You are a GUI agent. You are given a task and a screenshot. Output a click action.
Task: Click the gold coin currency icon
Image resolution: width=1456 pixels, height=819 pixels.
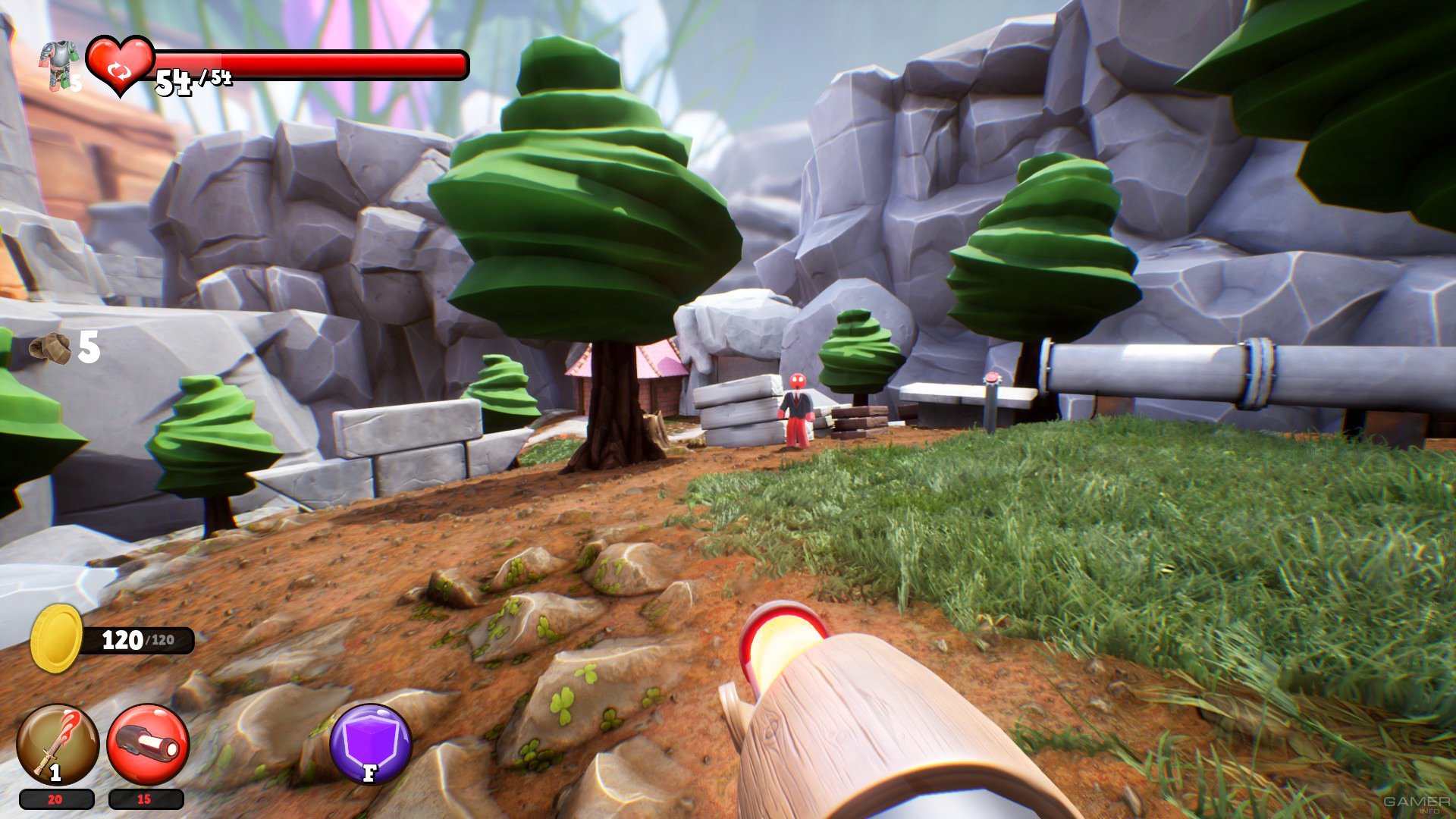click(x=56, y=639)
